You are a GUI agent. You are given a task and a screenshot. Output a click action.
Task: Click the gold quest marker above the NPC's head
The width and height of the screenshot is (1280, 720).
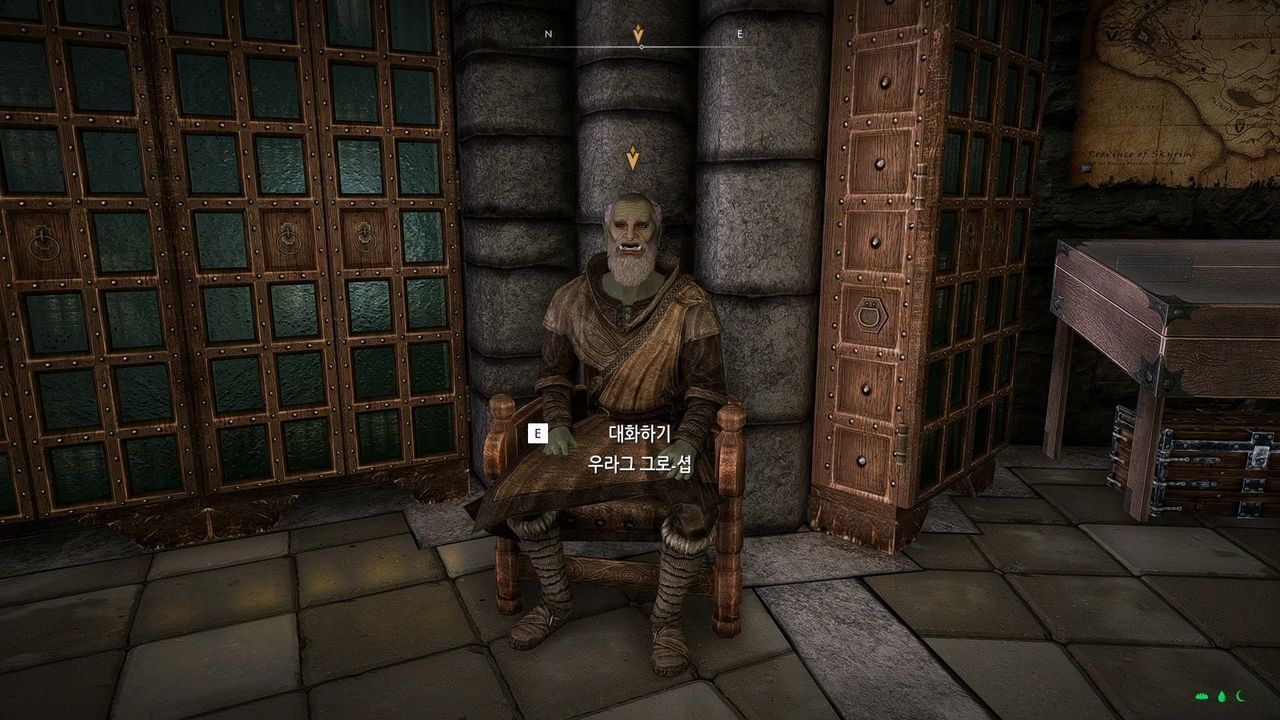pyautogui.click(x=633, y=157)
